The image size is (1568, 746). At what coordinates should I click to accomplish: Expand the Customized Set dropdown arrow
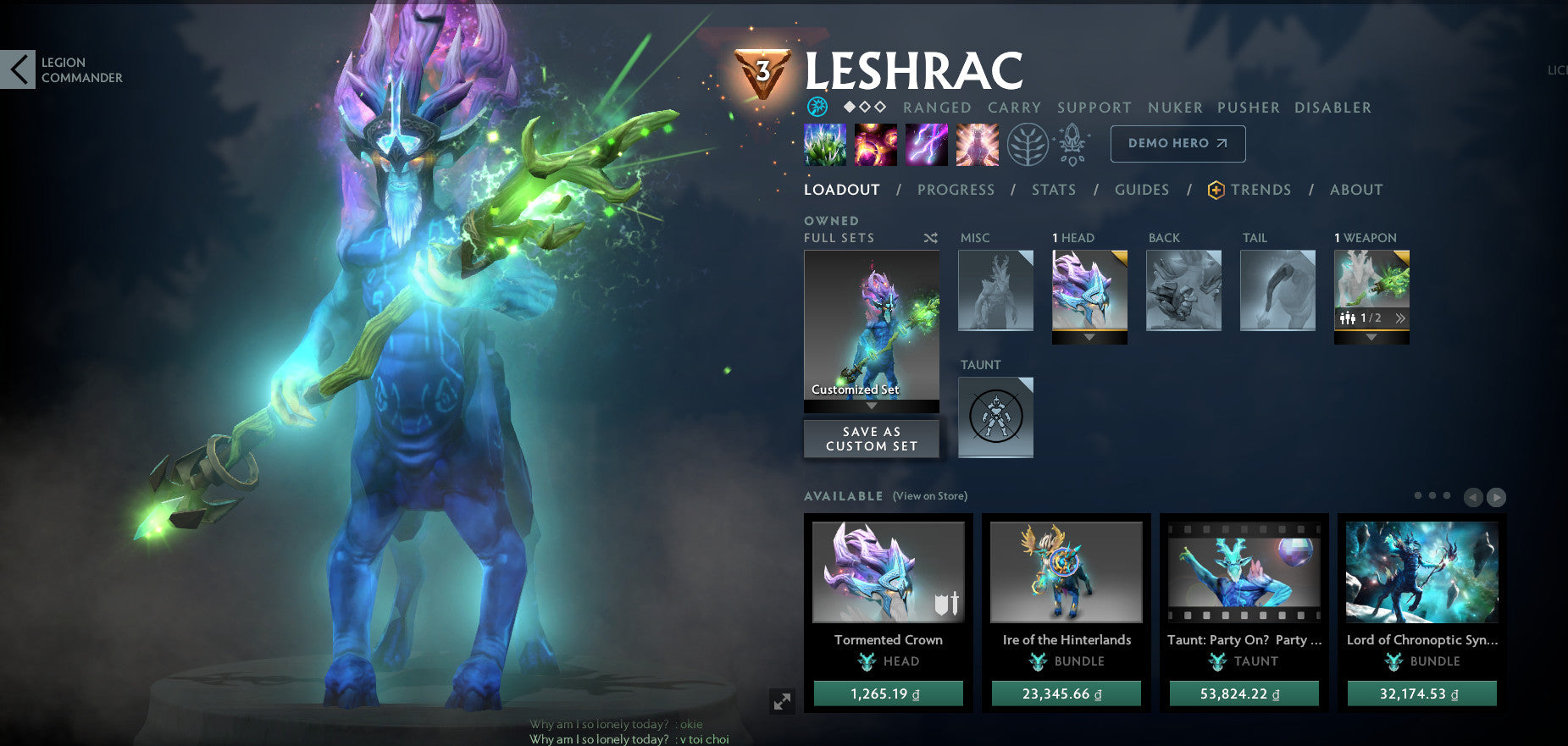click(871, 406)
